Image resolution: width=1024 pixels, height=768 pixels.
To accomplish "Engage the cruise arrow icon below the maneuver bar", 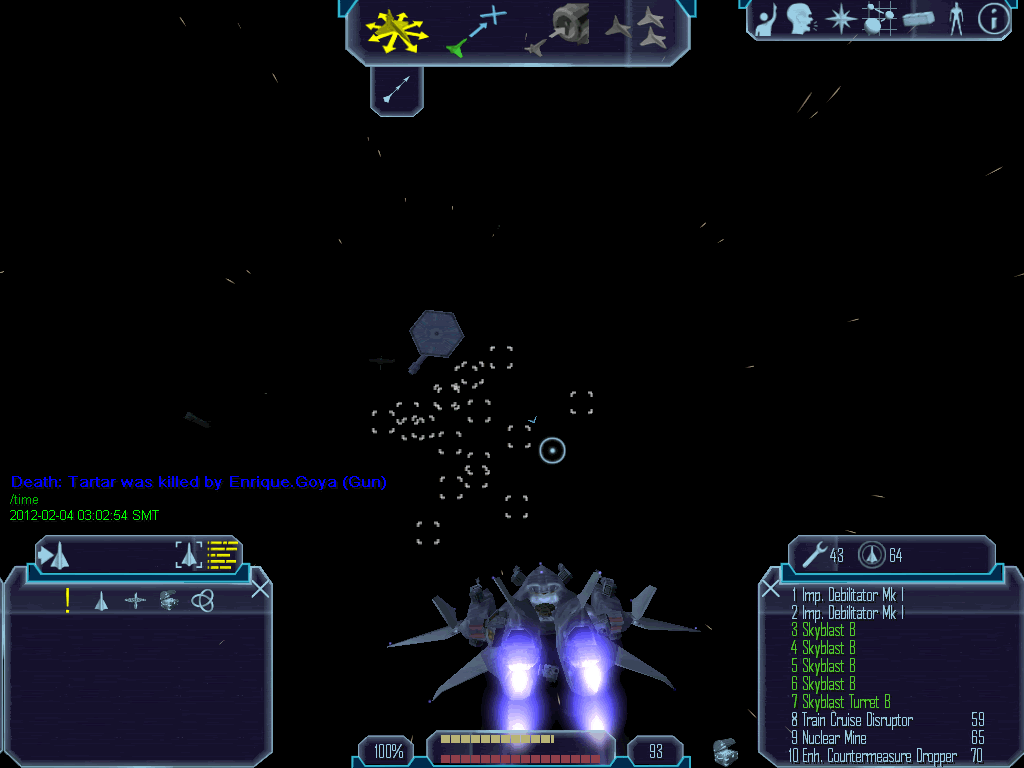I will (x=396, y=91).
